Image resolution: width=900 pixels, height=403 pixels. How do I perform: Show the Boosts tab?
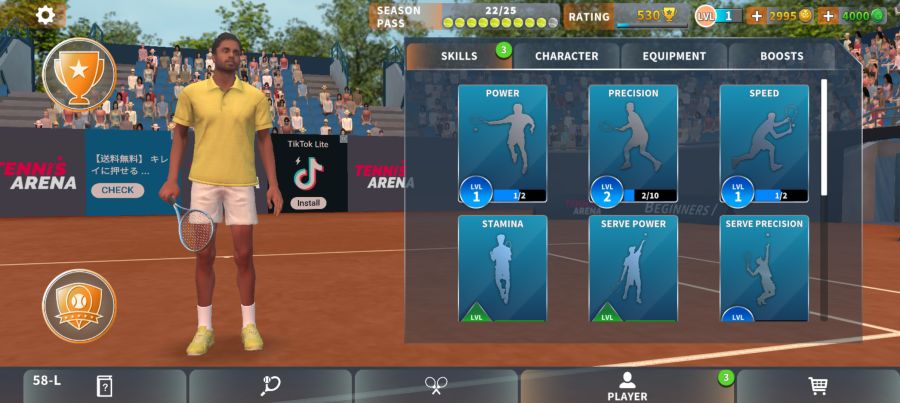pyautogui.click(x=781, y=56)
